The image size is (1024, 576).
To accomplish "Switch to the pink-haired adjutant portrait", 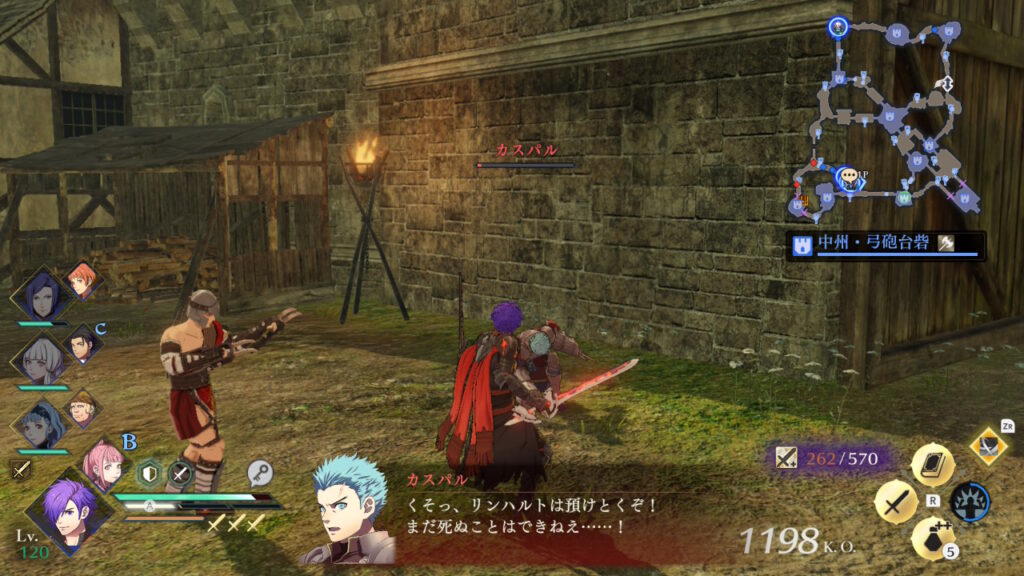I will 104,462.
